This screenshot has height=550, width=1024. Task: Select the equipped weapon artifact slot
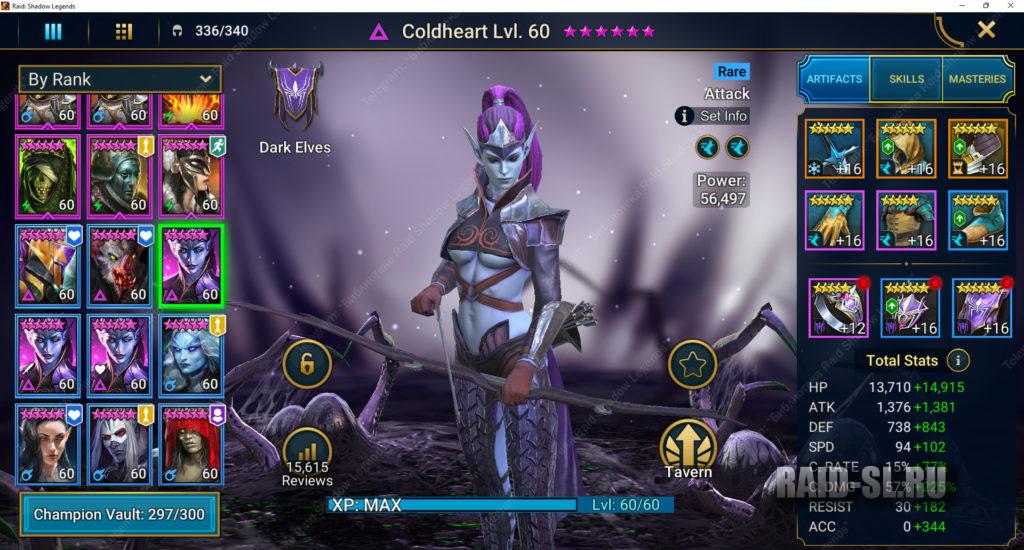pyautogui.click(x=836, y=148)
